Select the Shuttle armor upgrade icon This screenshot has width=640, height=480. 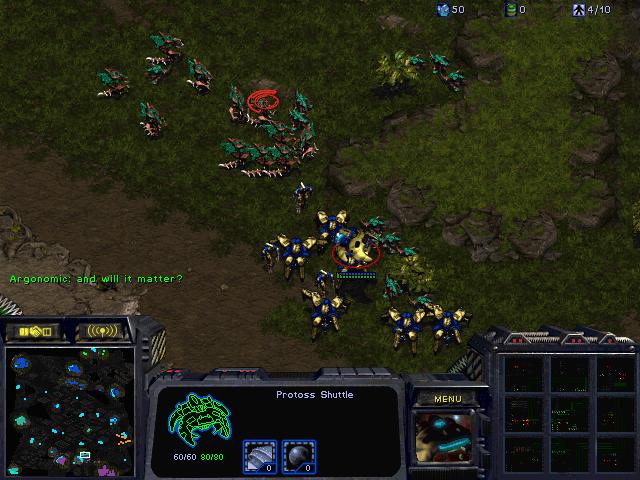coord(257,456)
